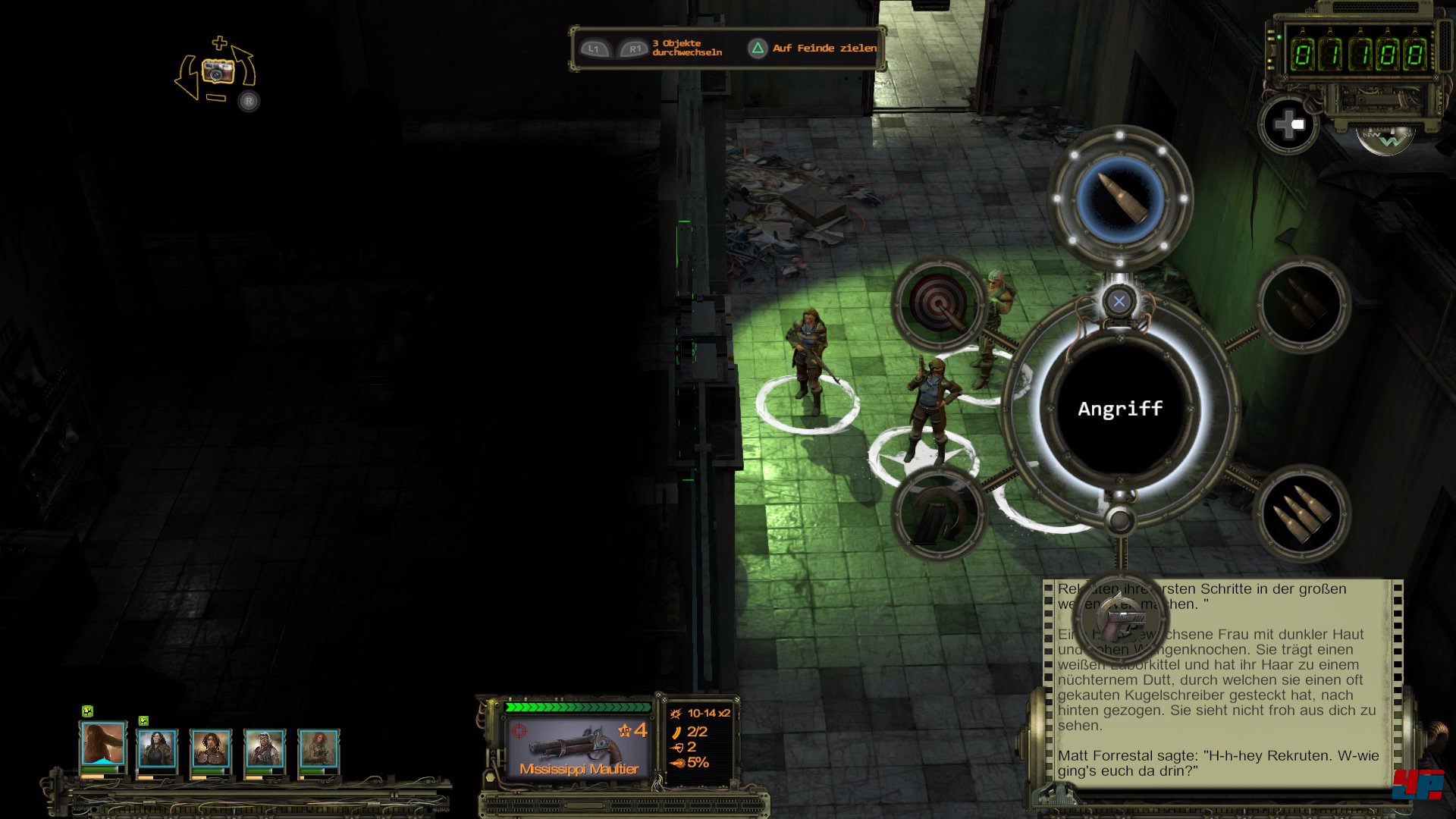Select the two-bullet burst option
Image resolution: width=1456 pixels, height=819 pixels.
(1302, 304)
